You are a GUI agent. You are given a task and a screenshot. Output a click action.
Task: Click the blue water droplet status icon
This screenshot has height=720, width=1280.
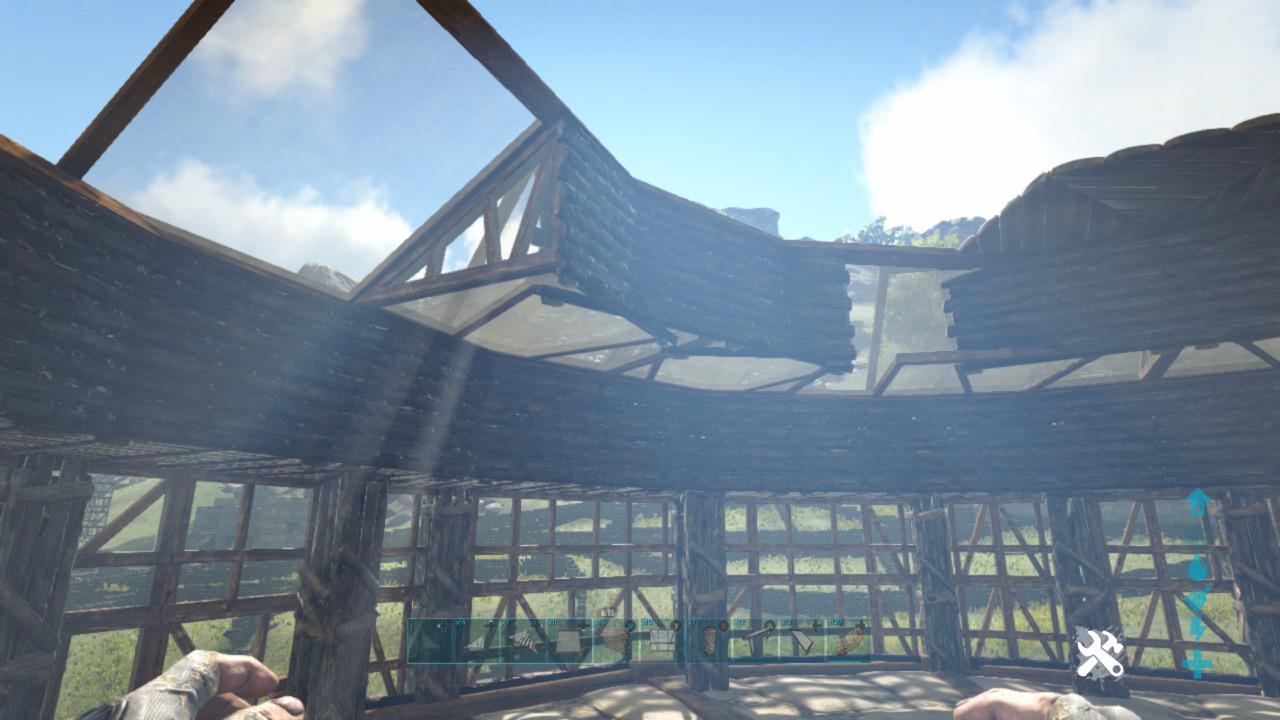pyautogui.click(x=1197, y=567)
